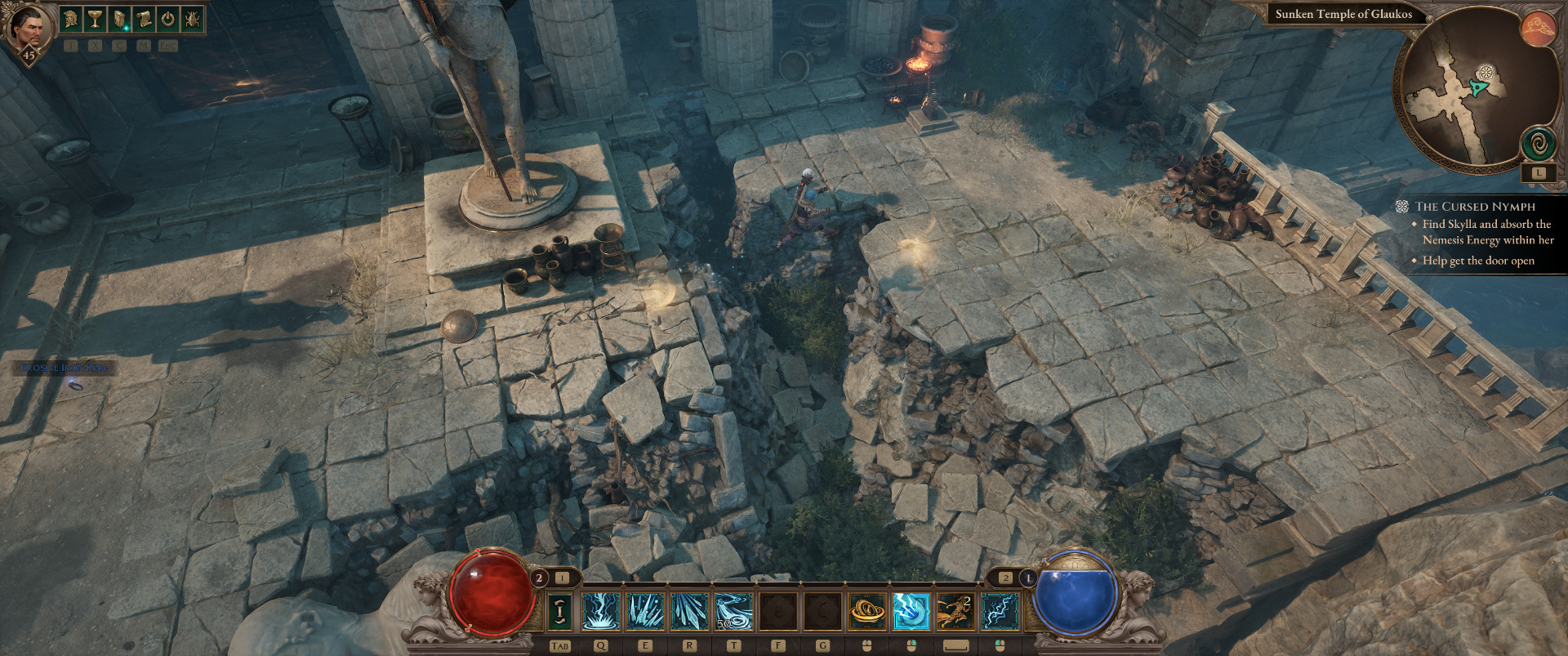Click the green spiral button below minimap
This screenshot has width=1568, height=656.
pos(1538,145)
